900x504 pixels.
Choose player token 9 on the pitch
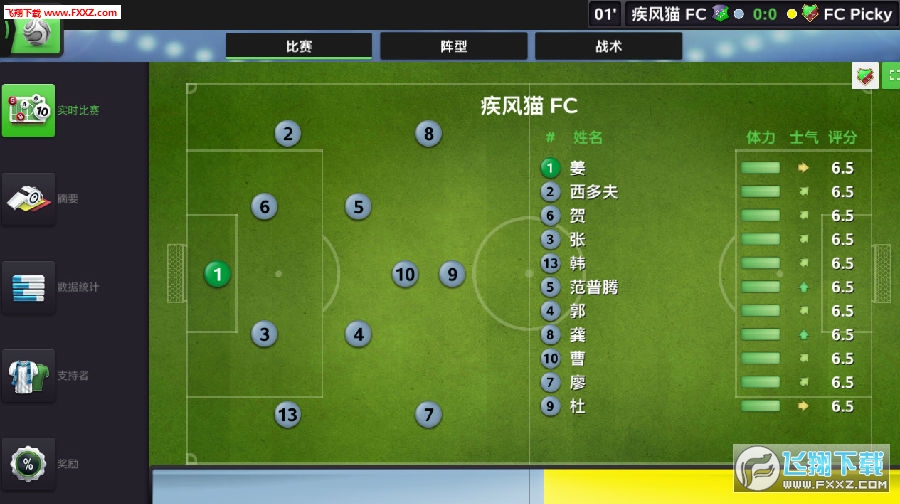pos(452,274)
